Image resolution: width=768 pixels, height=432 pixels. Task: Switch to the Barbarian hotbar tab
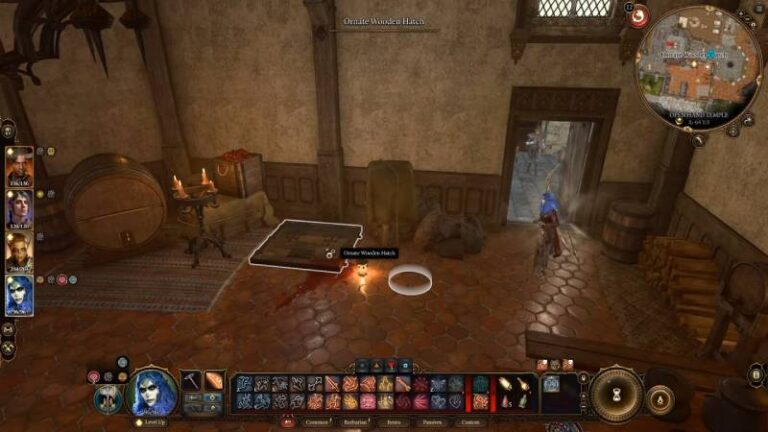(x=353, y=422)
